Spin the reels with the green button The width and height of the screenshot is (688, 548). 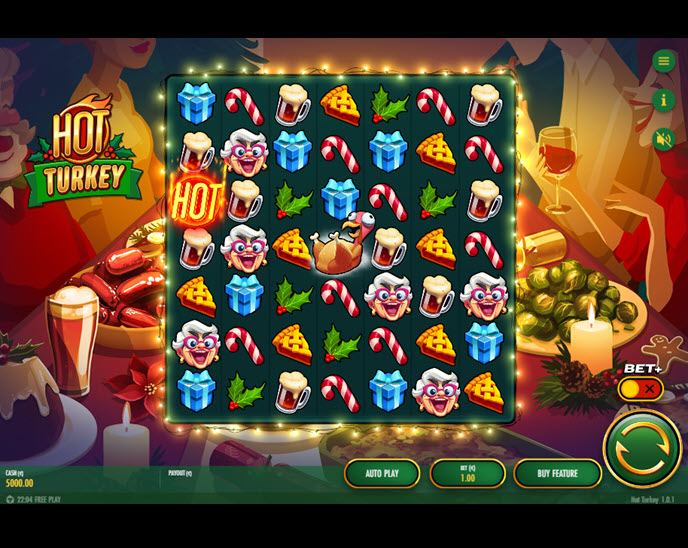tap(642, 449)
